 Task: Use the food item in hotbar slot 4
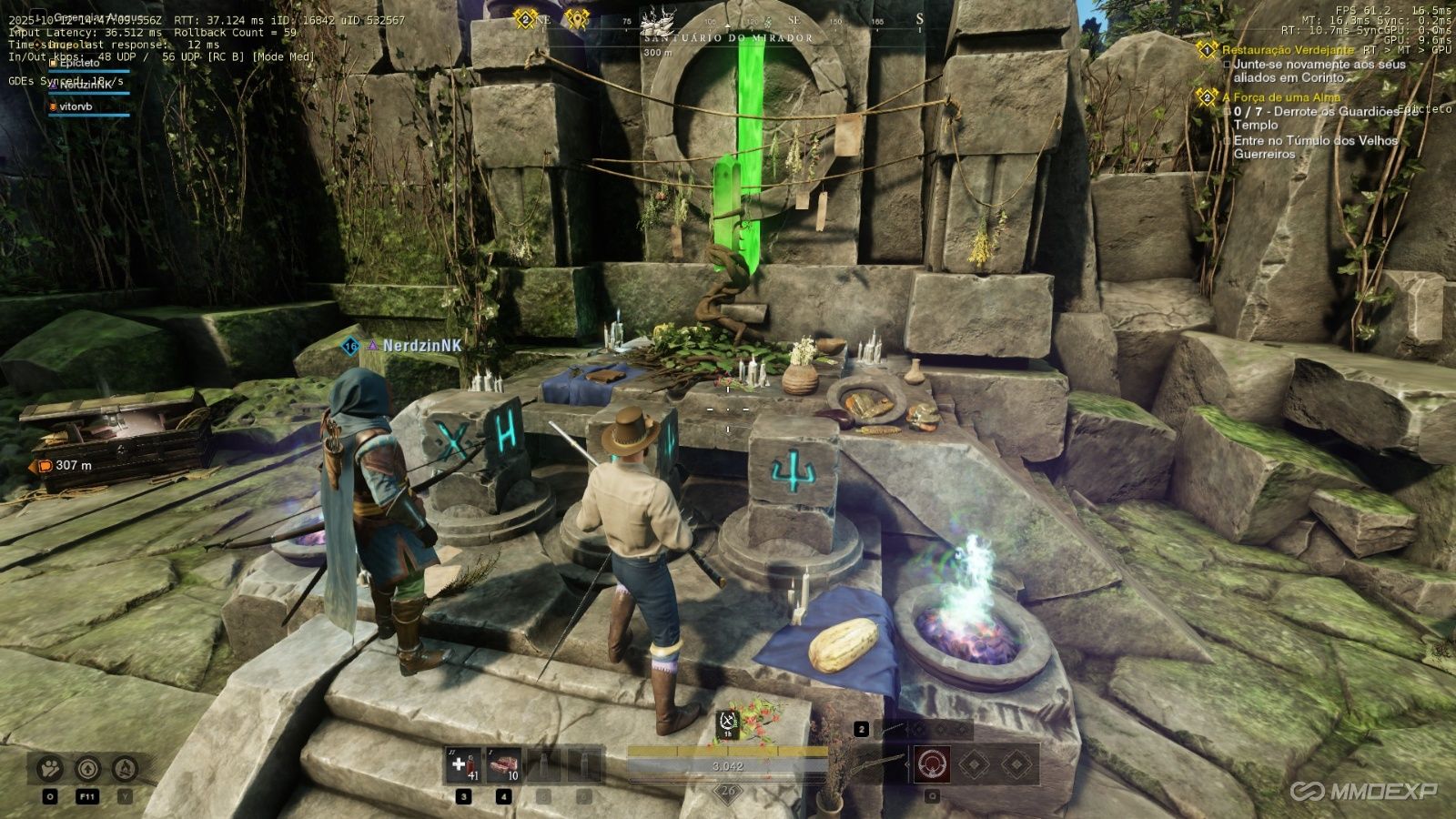503,766
